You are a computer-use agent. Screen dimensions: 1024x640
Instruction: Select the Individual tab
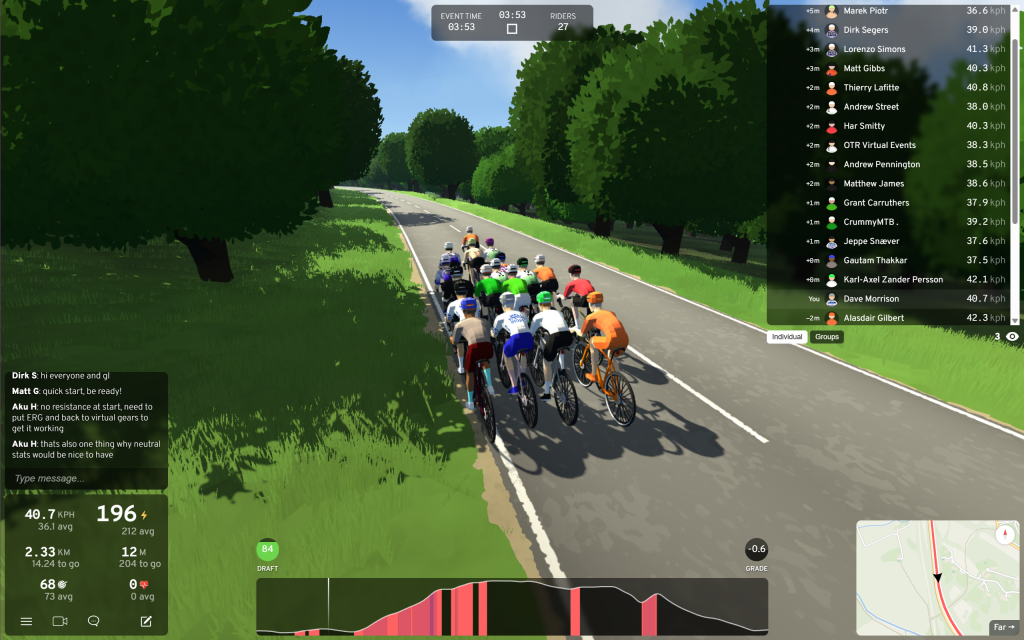click(x=787, y=337)
